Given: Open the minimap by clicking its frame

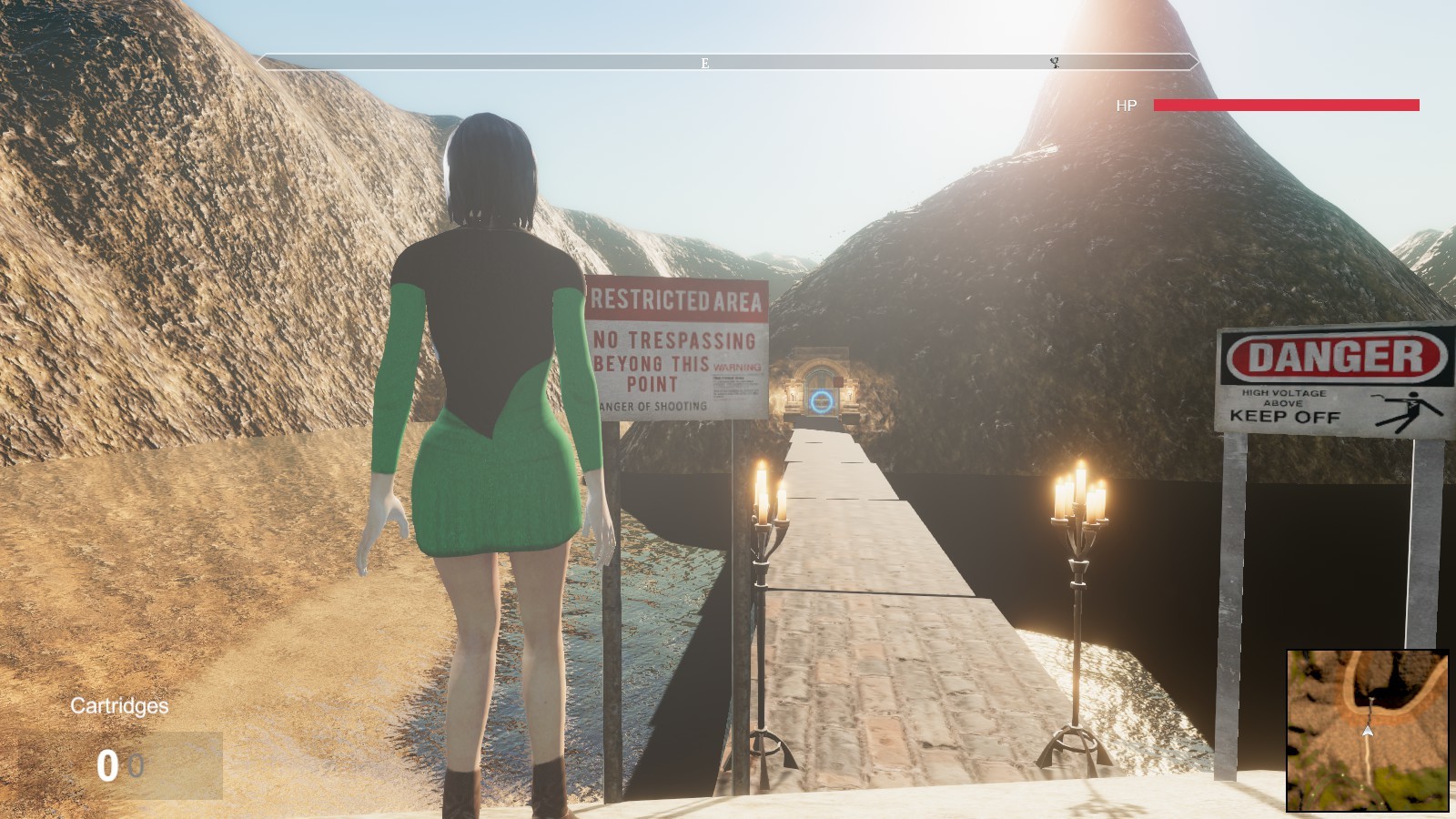Looking at the screenshot, I should click(x=1367, y=730).
